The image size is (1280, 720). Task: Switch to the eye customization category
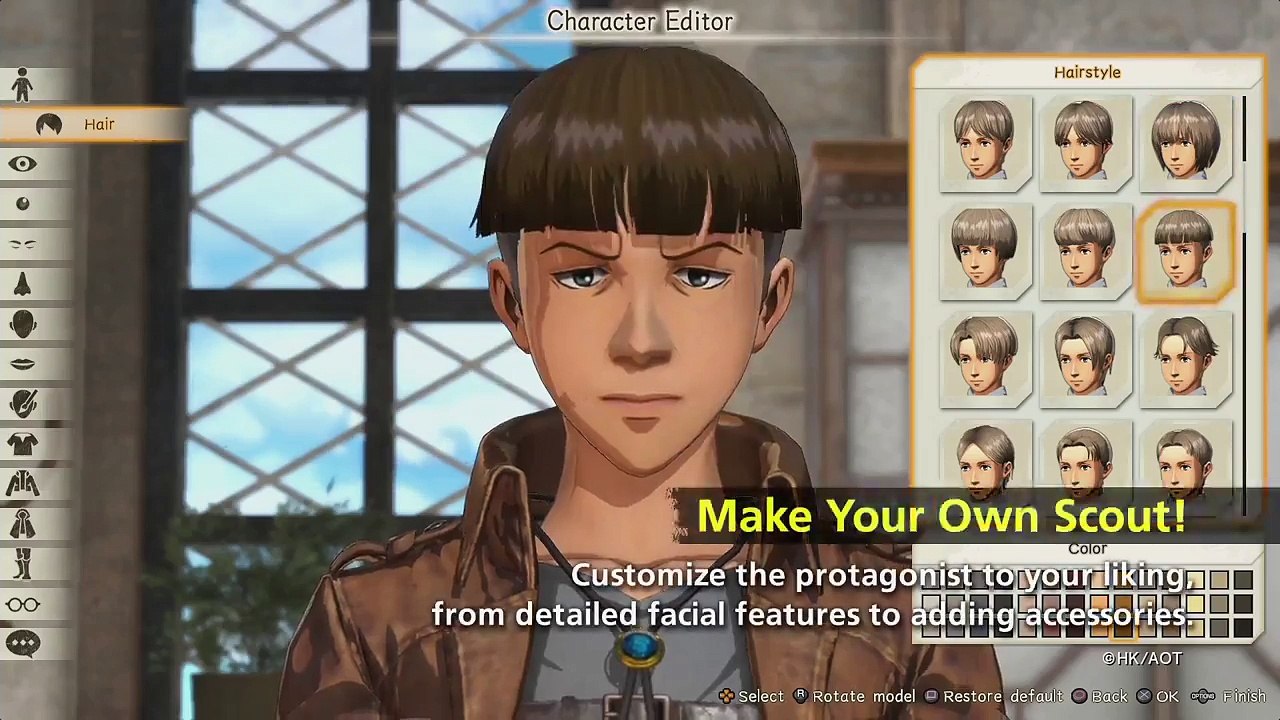[22, 164]
